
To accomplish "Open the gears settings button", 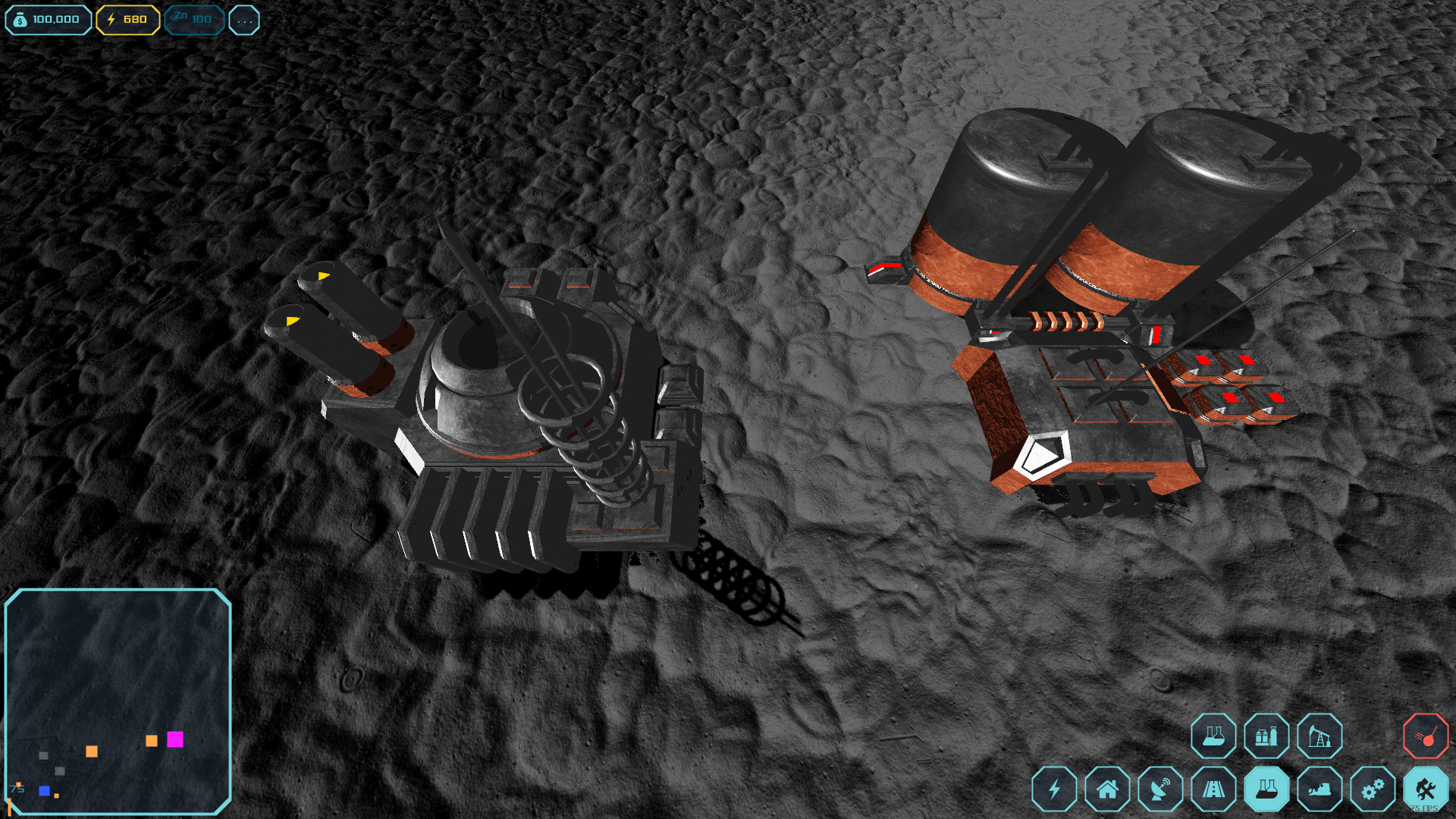I will tap(1373, 789).
